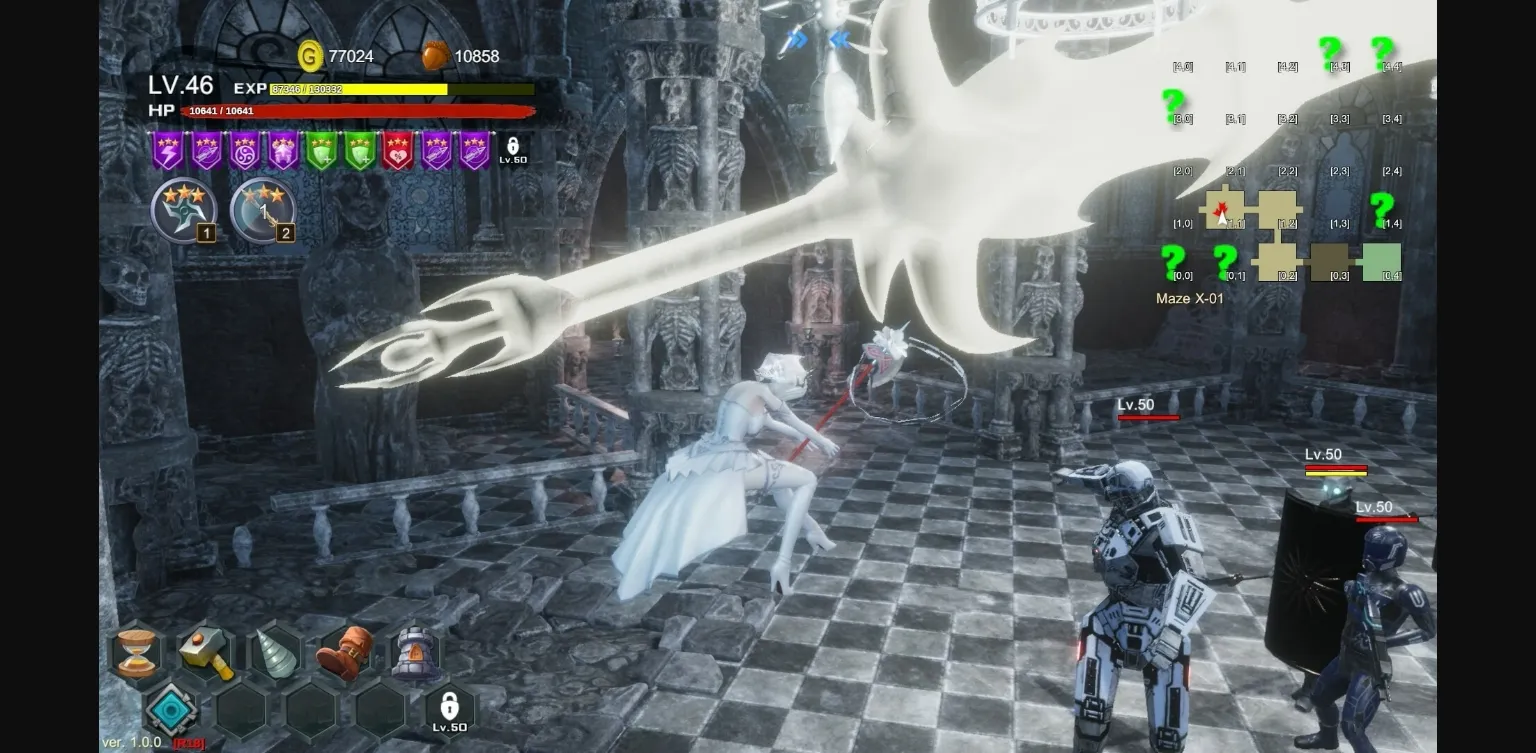Viewport: 1536px width, 753px height.
Task: Check the gold coin currency icon
Action: (x=311, y=56)
